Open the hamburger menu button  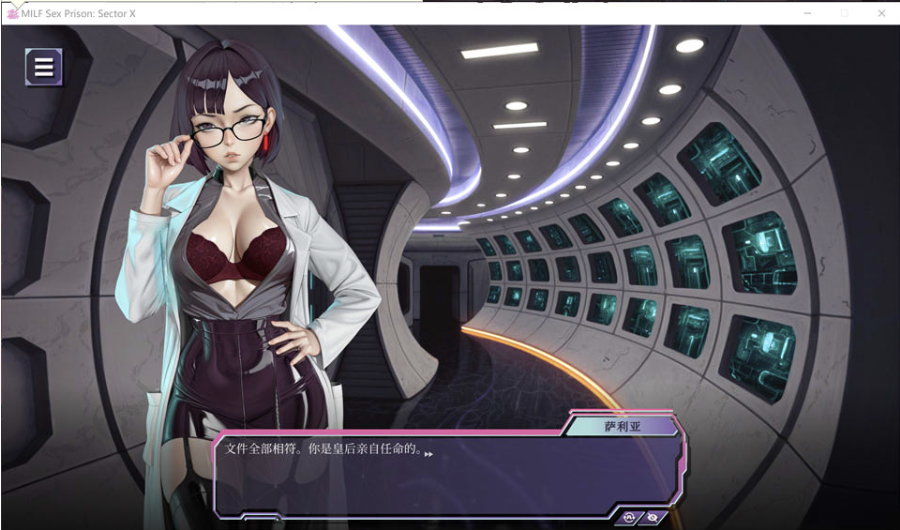(x=44, y=67)
